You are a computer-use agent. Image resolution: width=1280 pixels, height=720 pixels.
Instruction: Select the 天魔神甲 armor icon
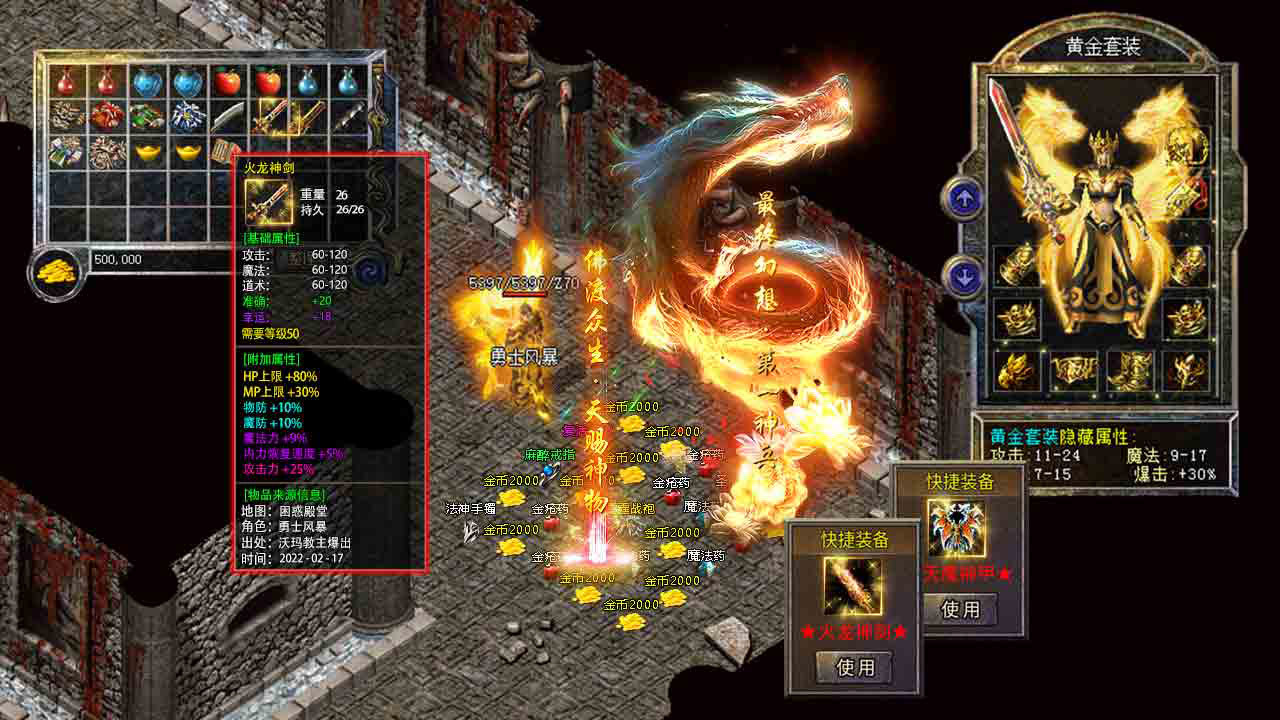pos(957,528)
